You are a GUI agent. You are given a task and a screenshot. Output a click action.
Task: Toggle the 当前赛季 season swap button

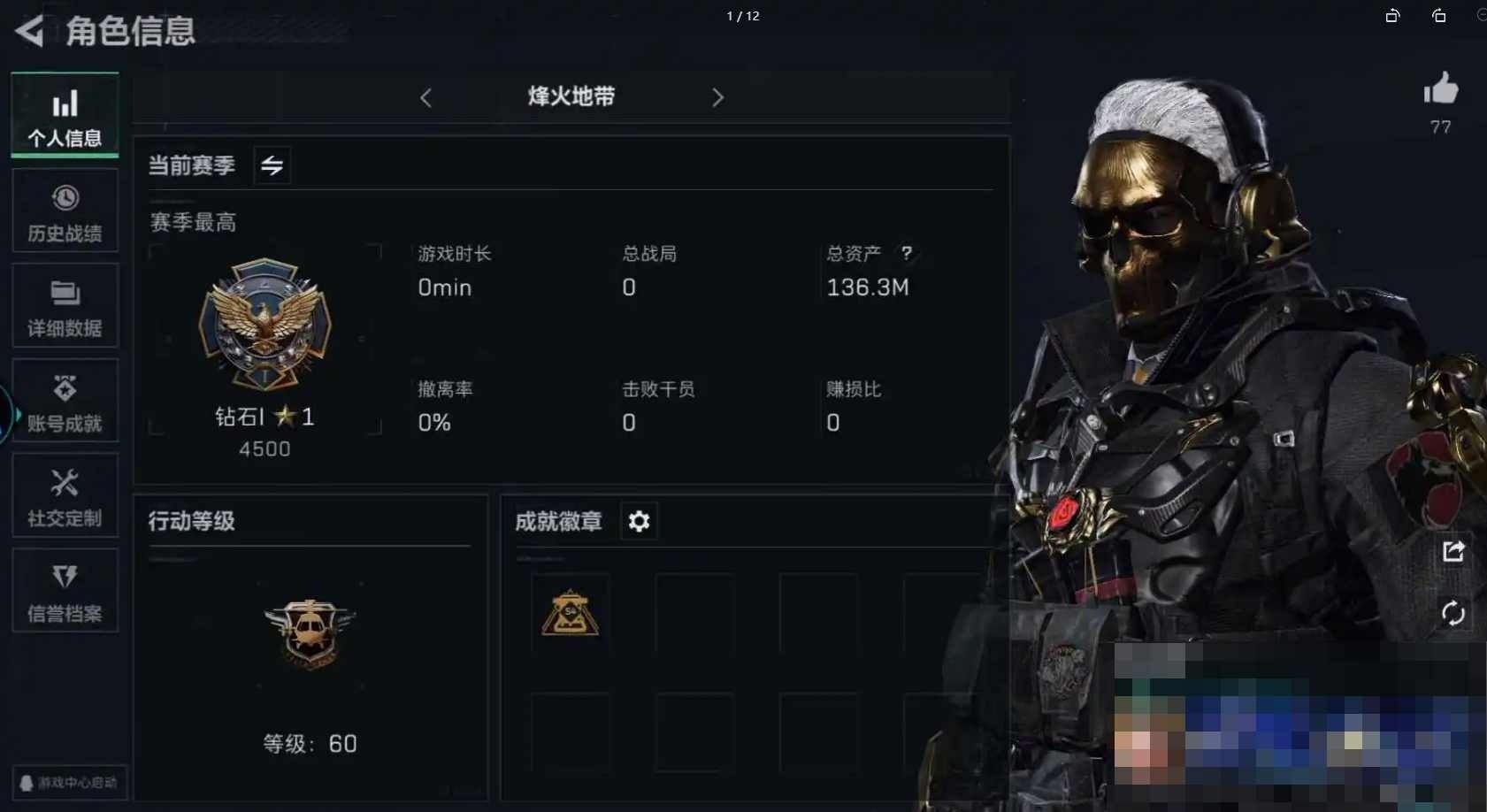(x=272, y=165)
